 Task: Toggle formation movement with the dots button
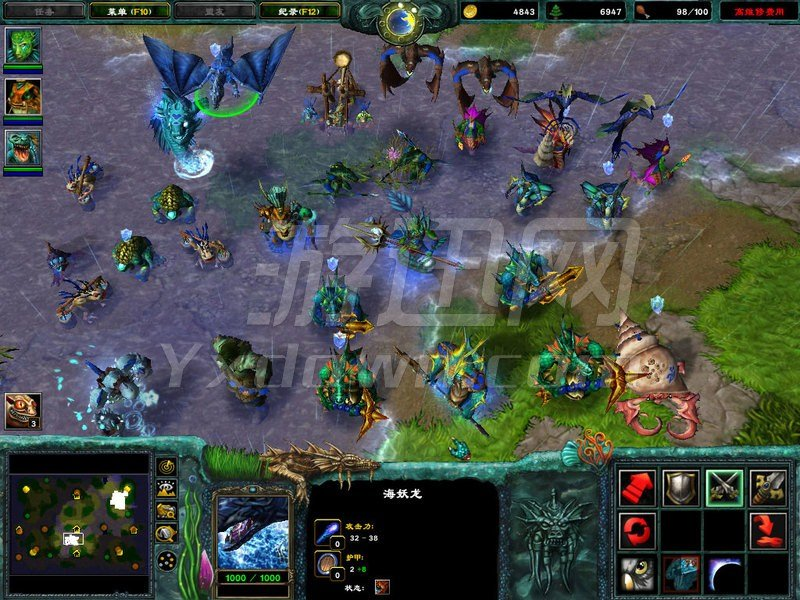[166, 559]
